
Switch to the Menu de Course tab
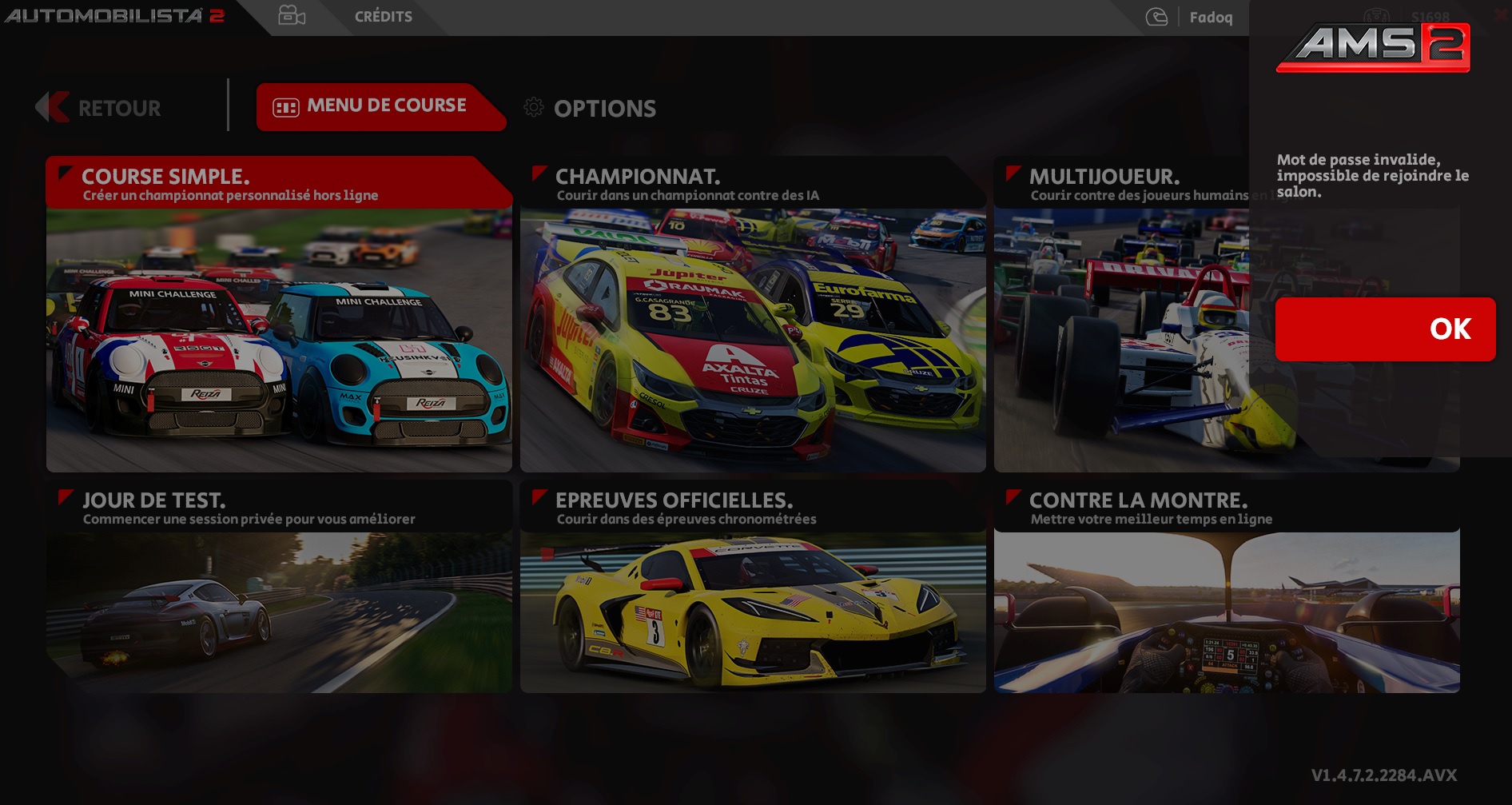[x=376, y=106]
